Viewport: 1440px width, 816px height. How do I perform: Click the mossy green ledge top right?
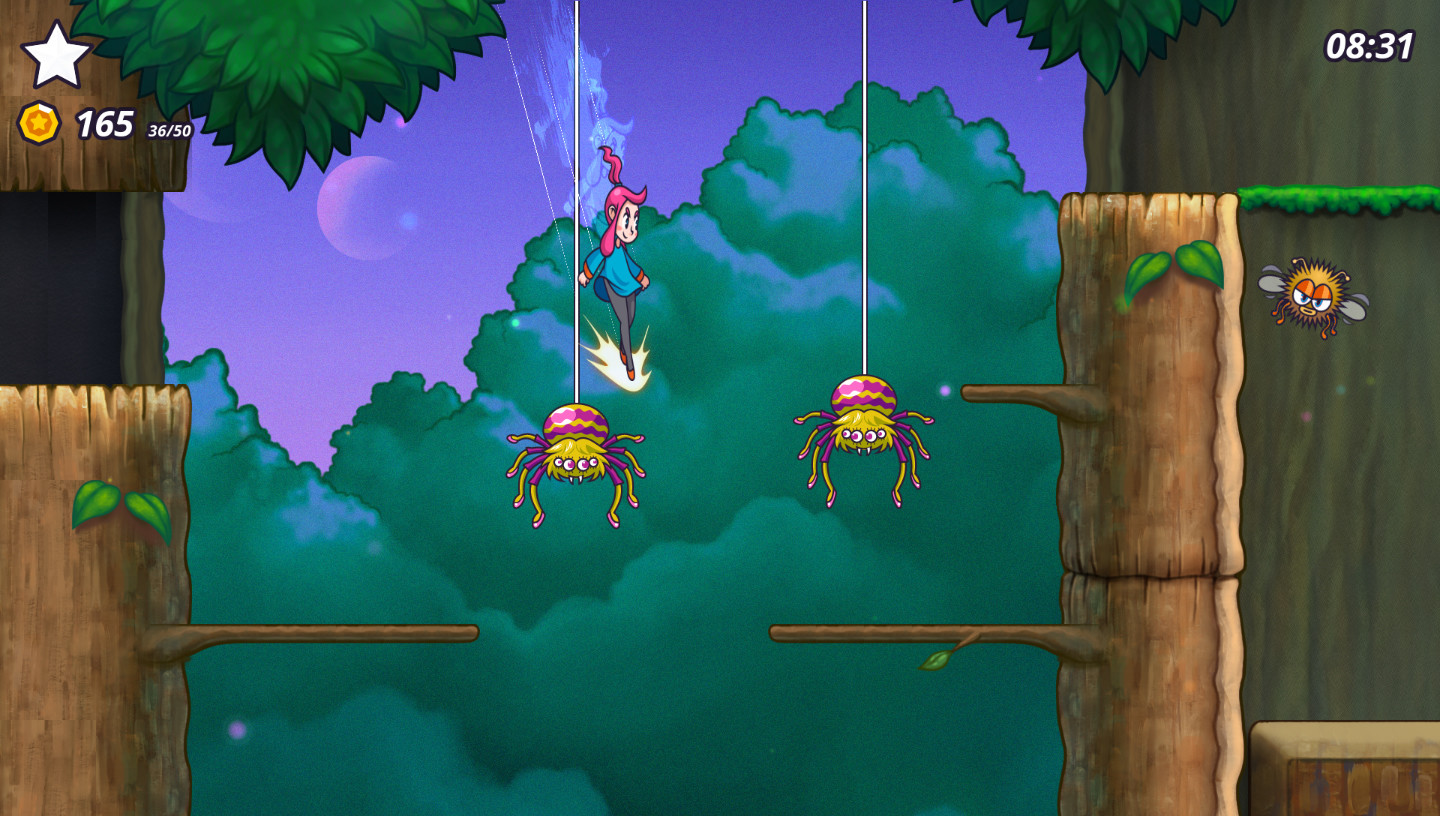pyautogui.click(x=1330, y=198)
